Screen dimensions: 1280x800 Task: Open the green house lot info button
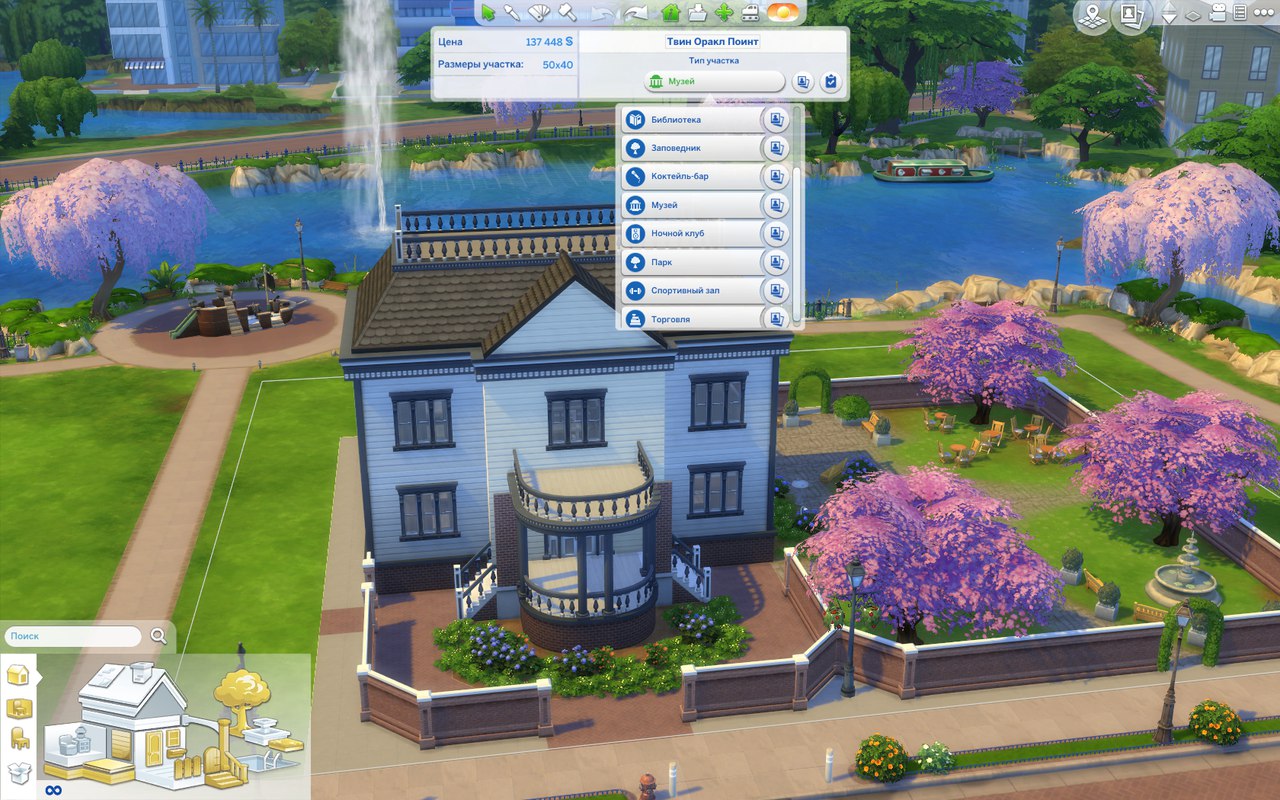tap(671, 12)
